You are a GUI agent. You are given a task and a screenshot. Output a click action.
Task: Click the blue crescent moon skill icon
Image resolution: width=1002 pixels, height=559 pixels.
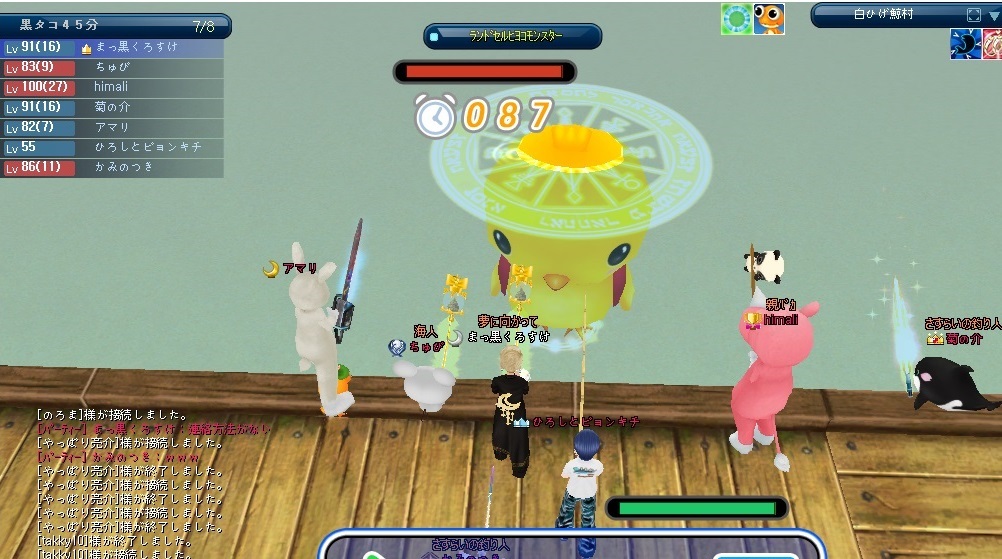(x=964, y=44)
